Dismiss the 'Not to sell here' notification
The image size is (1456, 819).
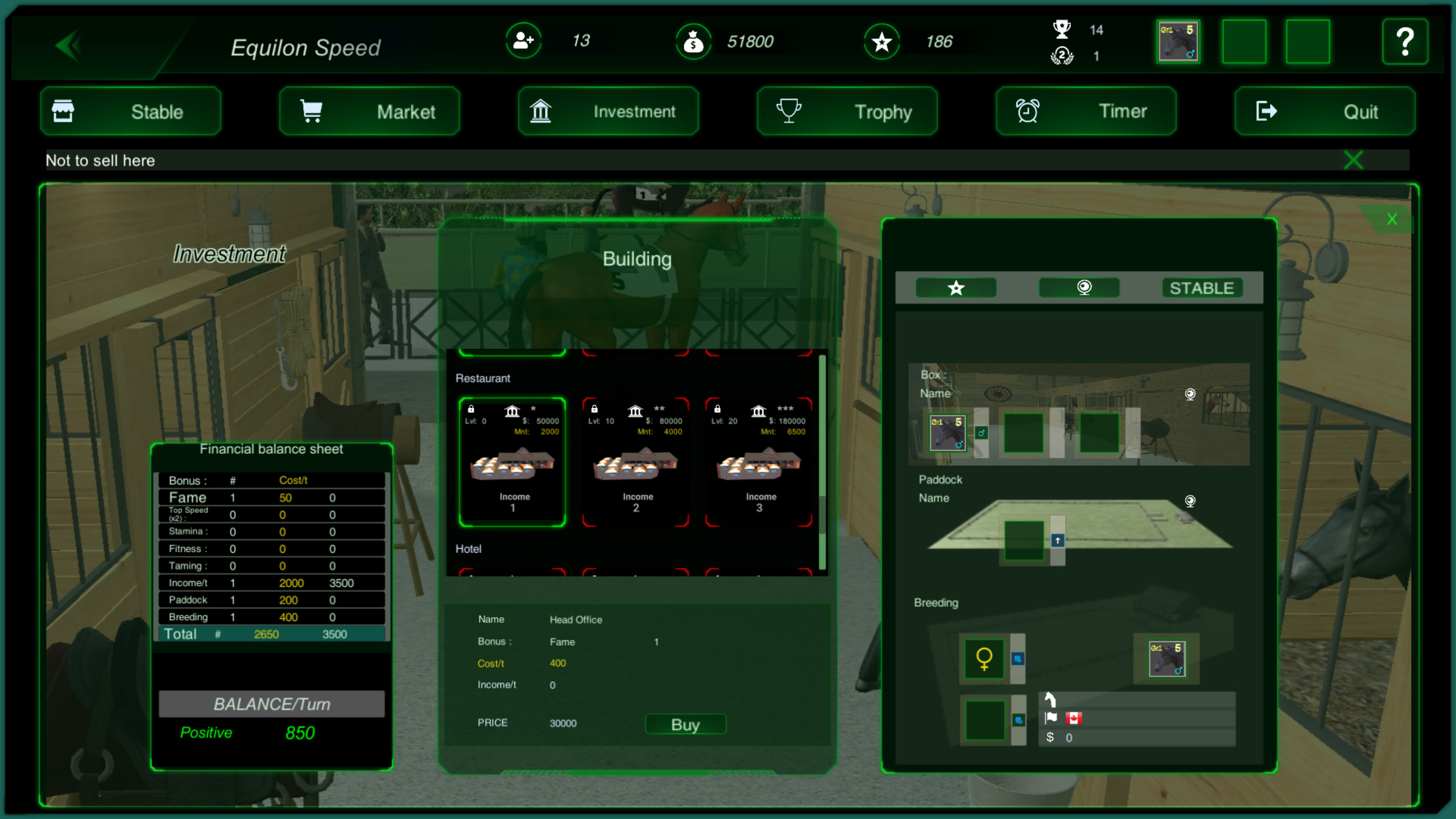coord(1354,160)
